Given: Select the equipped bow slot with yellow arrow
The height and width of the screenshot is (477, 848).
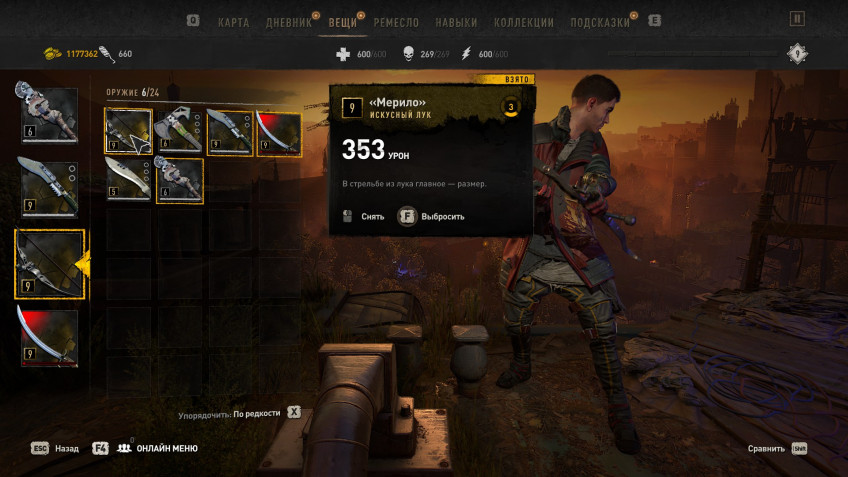Looking at the screenshot, I should [49, 264].
